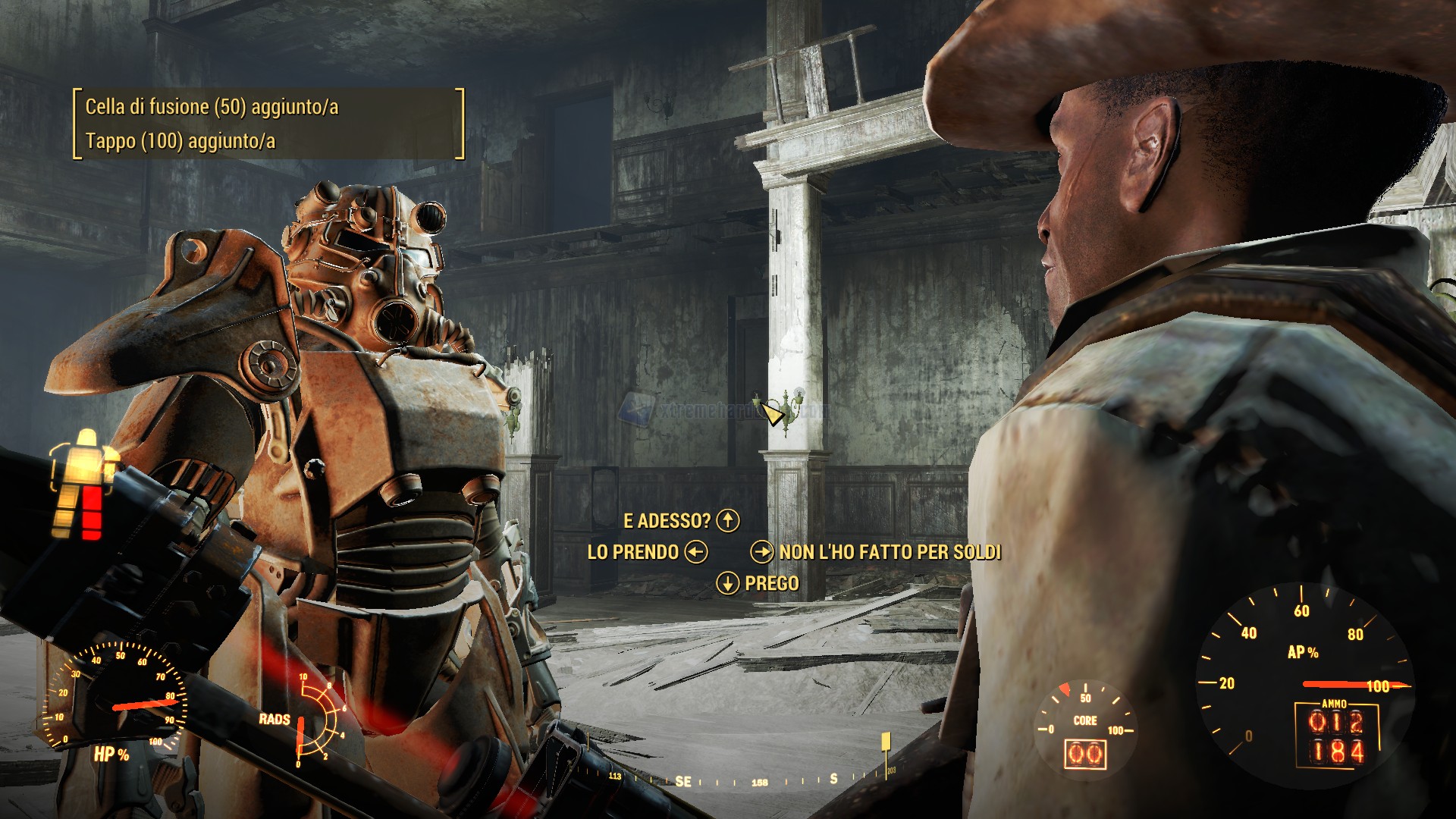The image size is (1456, 819).
Task: Pick "NON L'HO FATTO PER SOLDI" reply
Action: [890, 552]
